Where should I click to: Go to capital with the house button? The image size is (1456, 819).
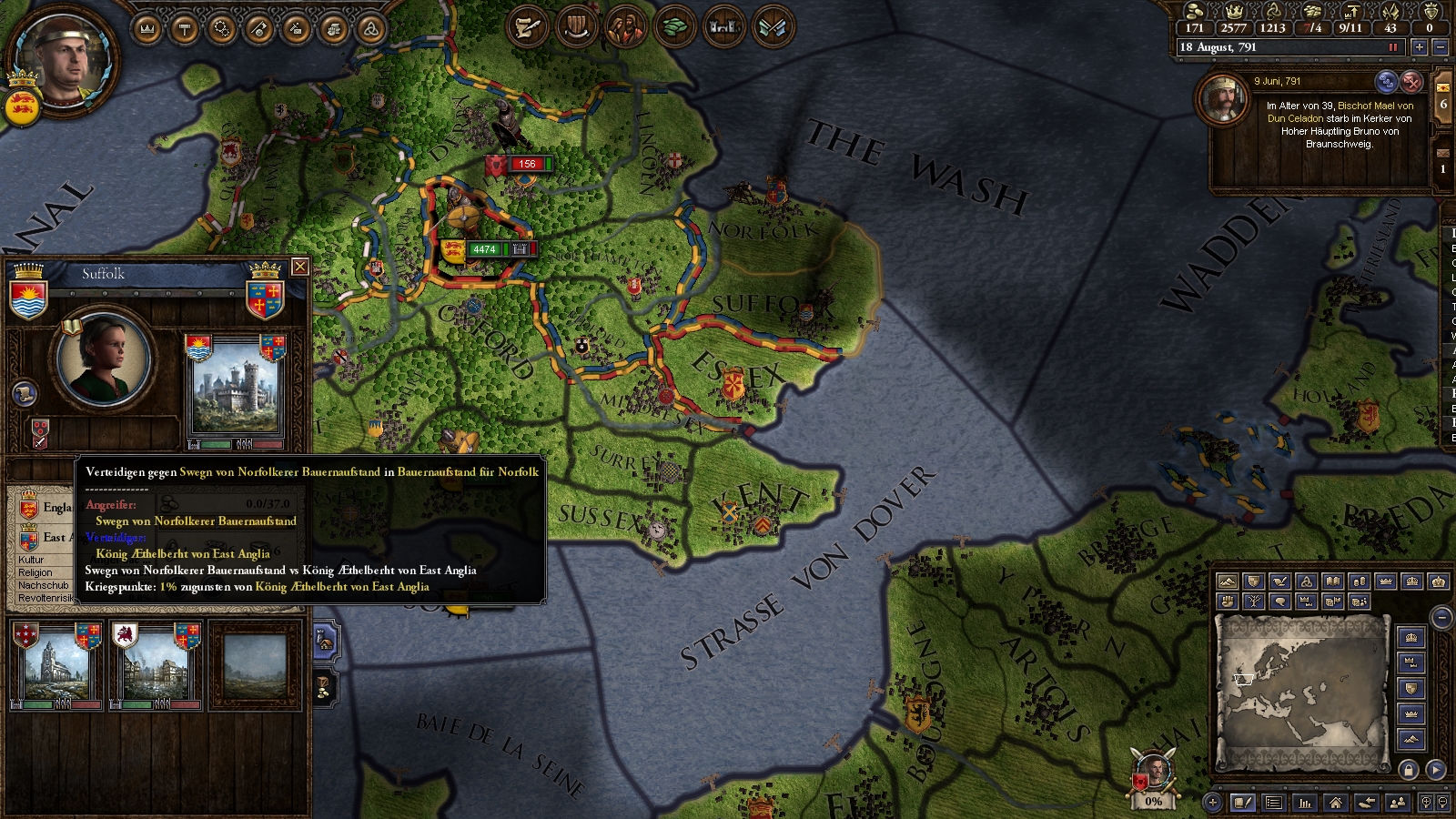click(1335, 803)
